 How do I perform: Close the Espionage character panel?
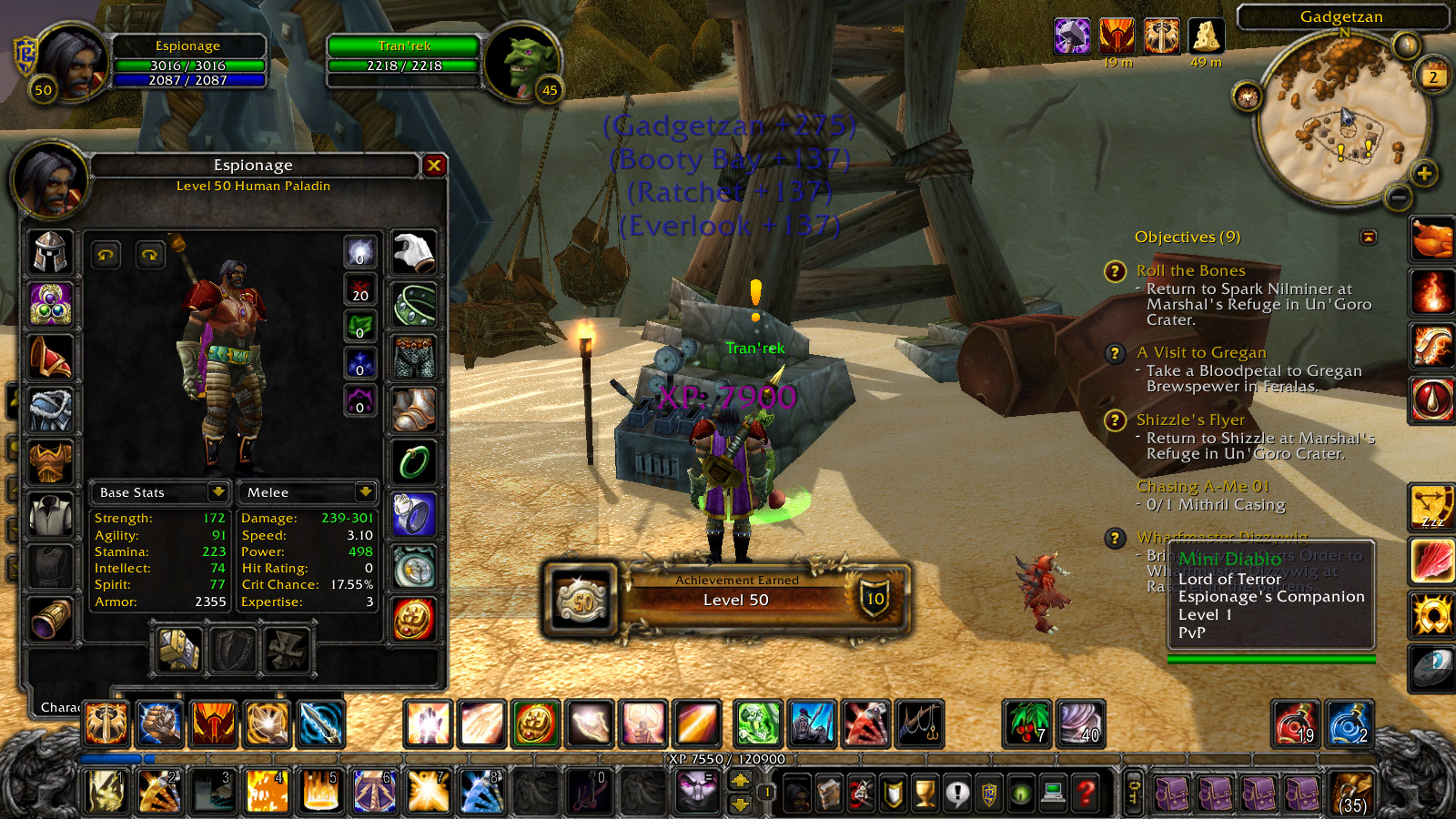(x=434, y=165)
